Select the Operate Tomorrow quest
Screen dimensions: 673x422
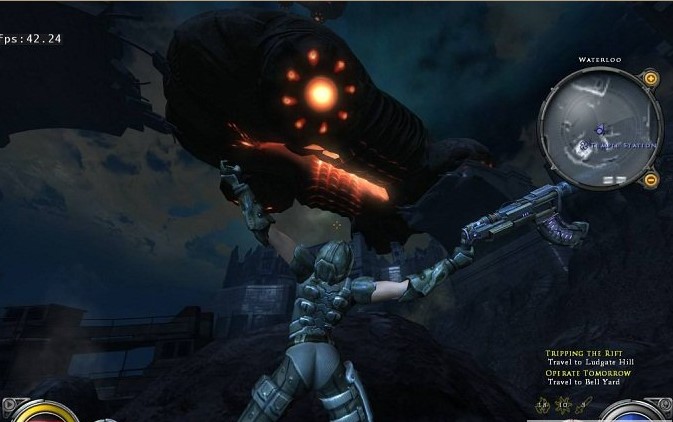click(x=588, y=373)
